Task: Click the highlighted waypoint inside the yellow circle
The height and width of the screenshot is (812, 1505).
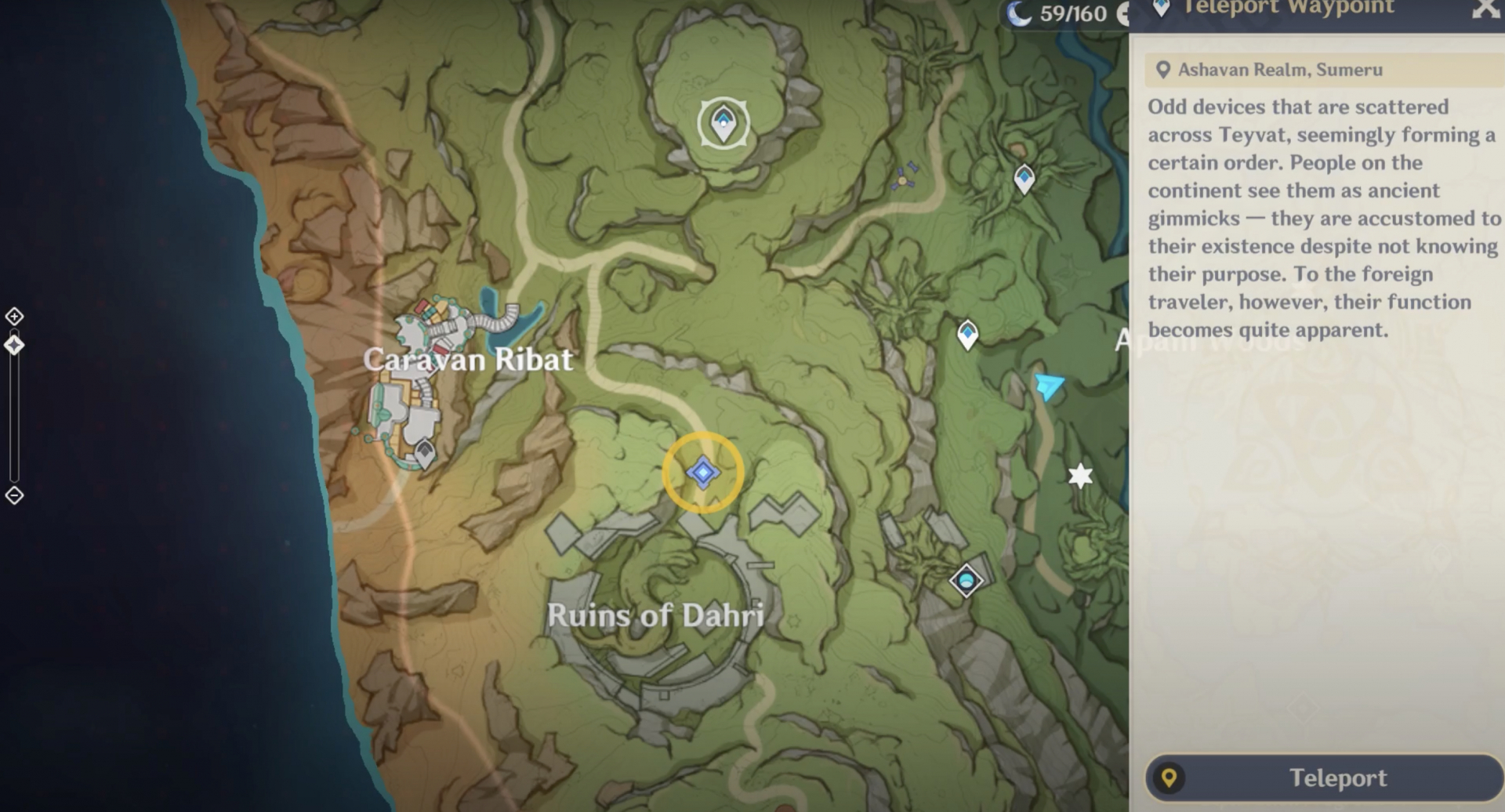Action: tap(703, 472)
